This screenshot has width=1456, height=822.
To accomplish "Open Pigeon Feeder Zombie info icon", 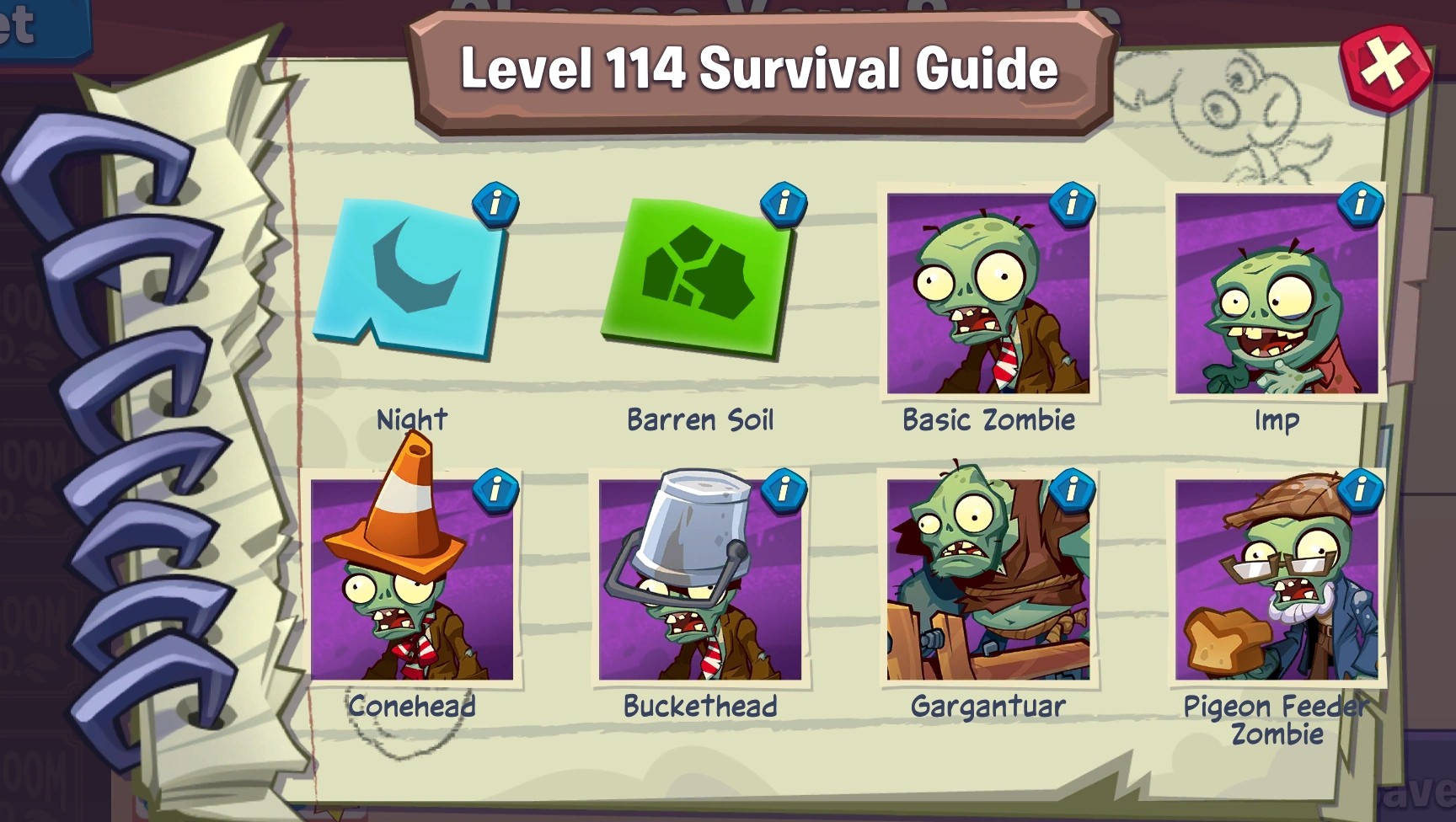I will (x=1362, y=489).
